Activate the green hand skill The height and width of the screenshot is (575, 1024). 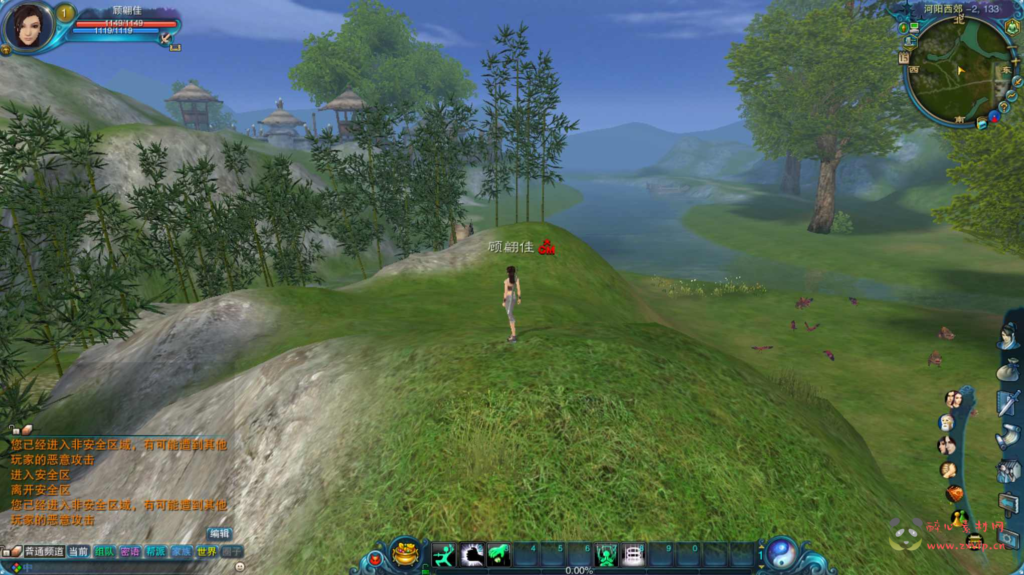[x=498, y=554]
